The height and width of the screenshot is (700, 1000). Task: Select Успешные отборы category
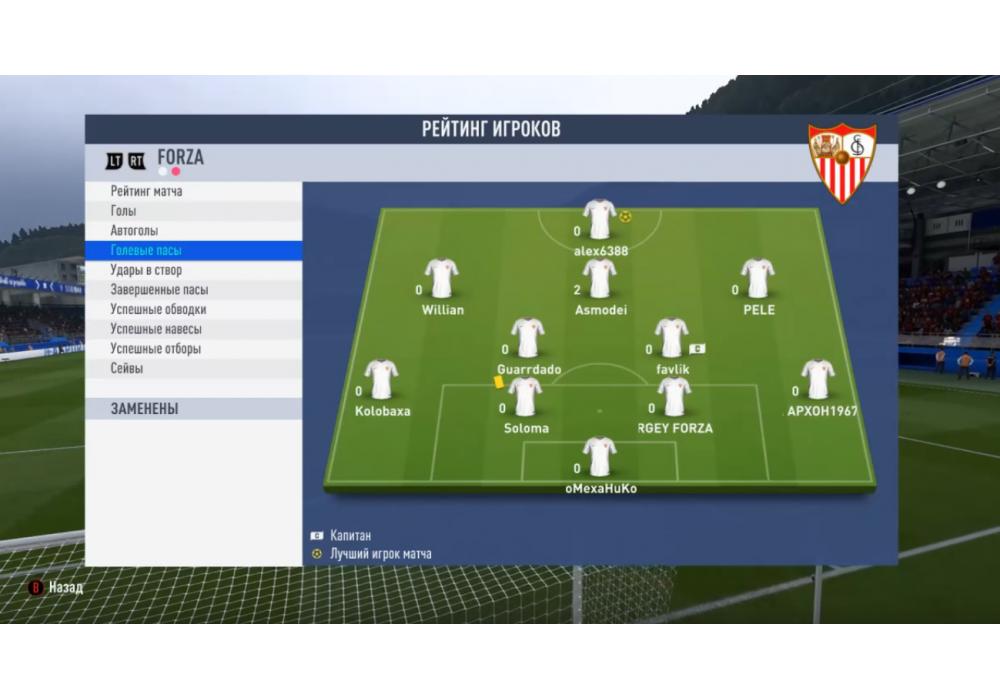156,349
